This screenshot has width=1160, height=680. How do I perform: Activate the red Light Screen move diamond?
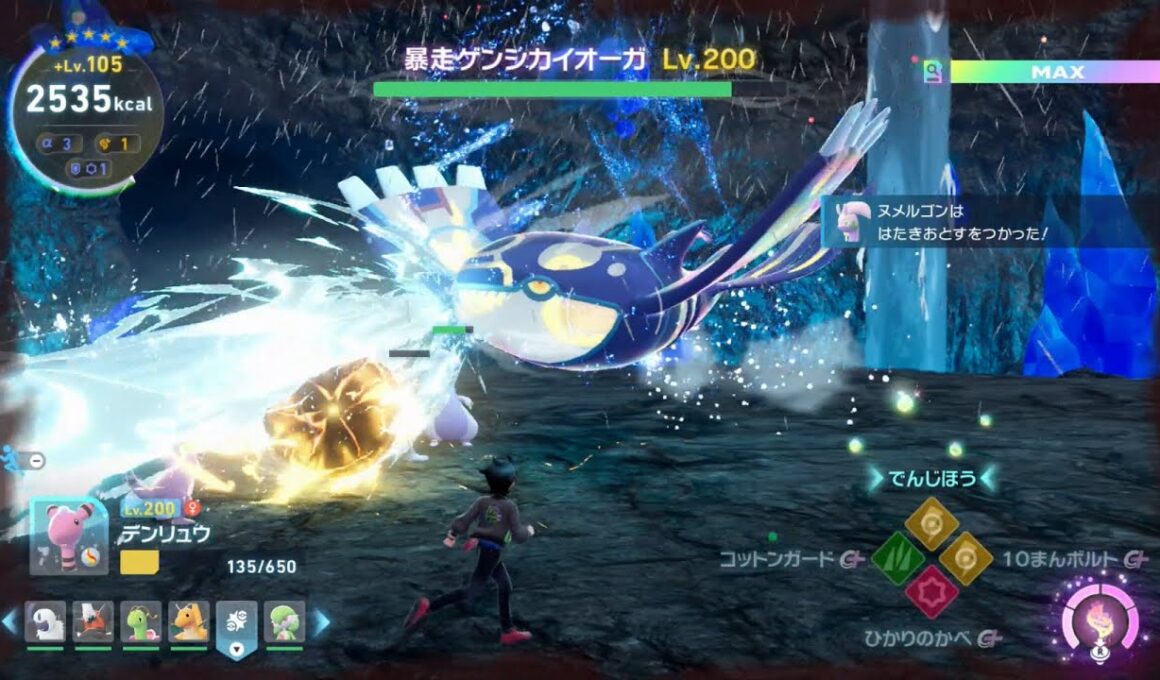coord(932,592)
